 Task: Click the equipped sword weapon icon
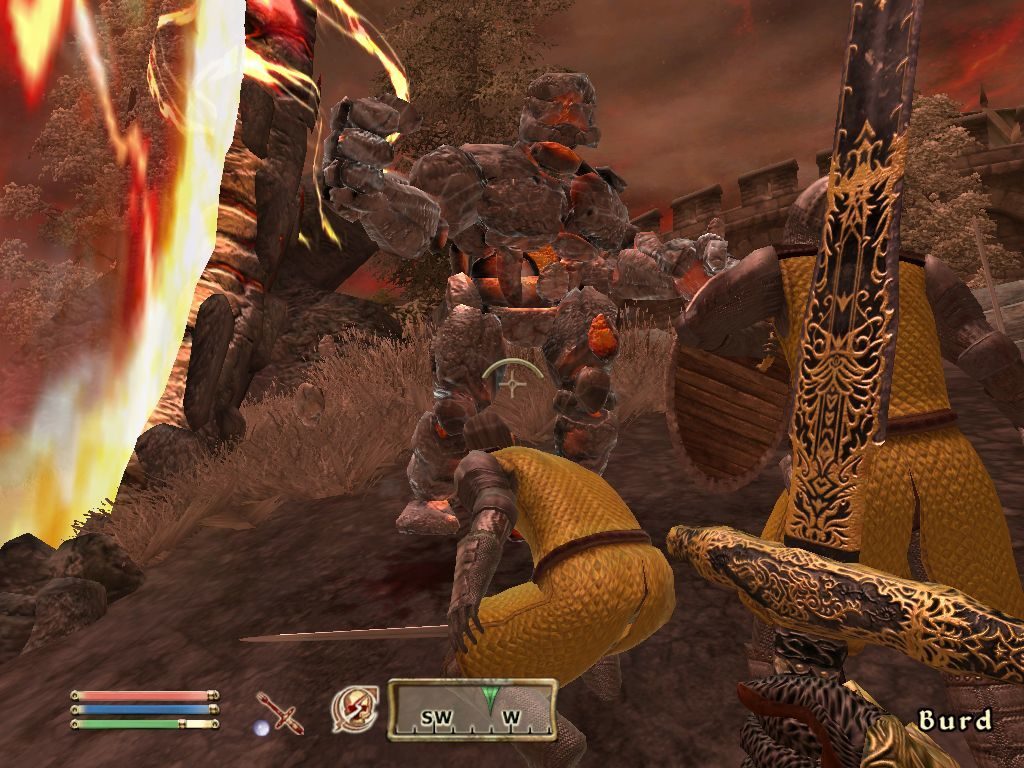point(279,712)
